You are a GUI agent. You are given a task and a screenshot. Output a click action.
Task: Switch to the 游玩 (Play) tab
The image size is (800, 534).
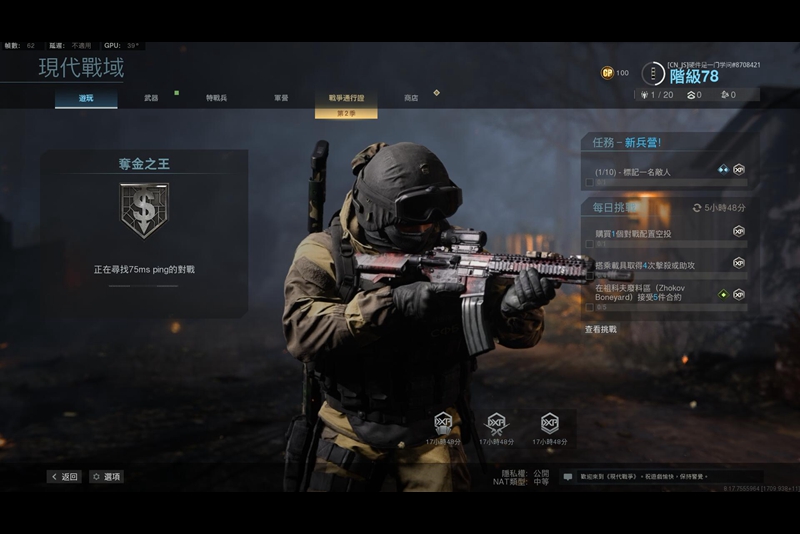[x=86, y=98]
